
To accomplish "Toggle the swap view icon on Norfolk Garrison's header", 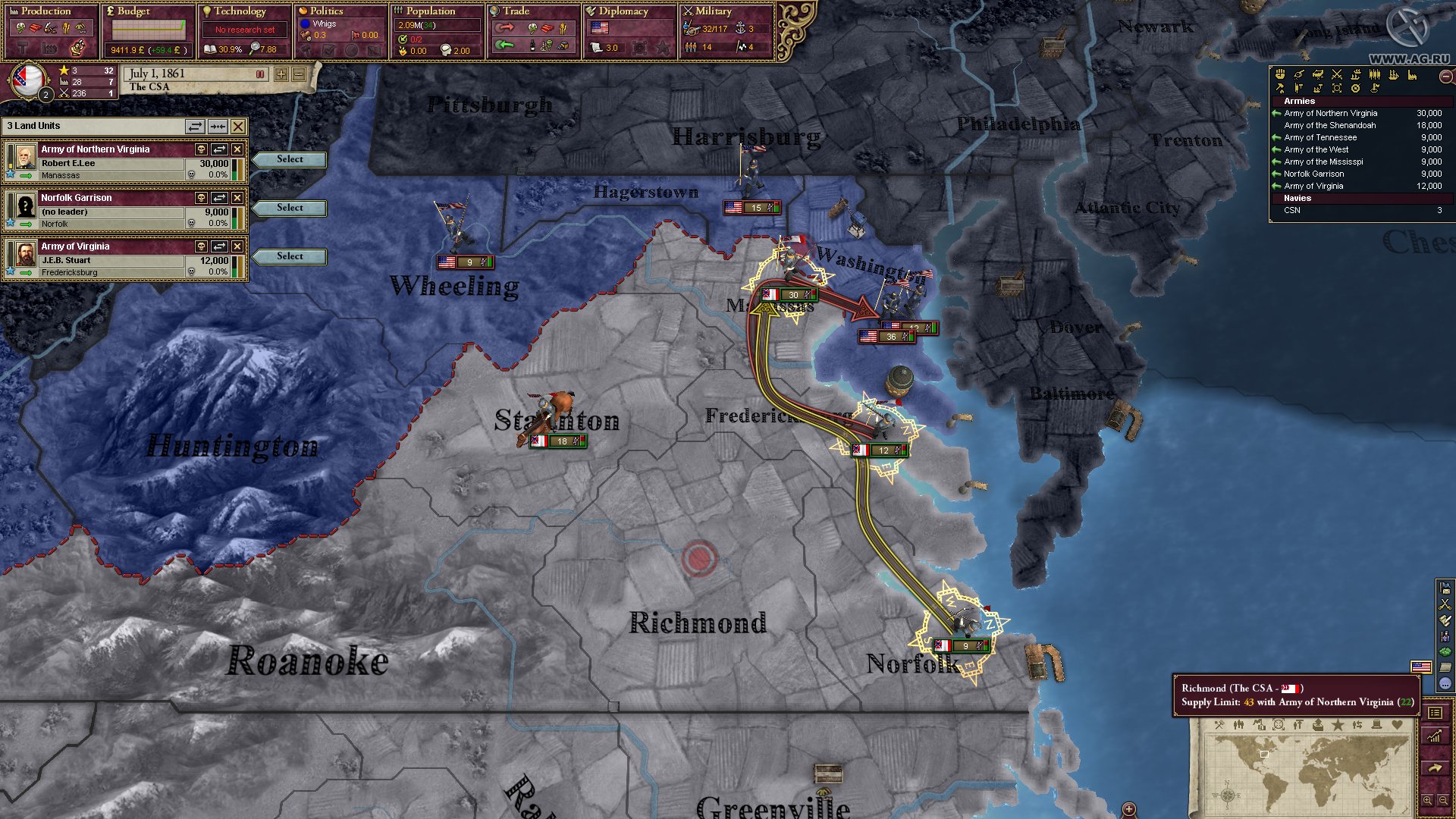I will pyautogui.click(x=218, y=197).
